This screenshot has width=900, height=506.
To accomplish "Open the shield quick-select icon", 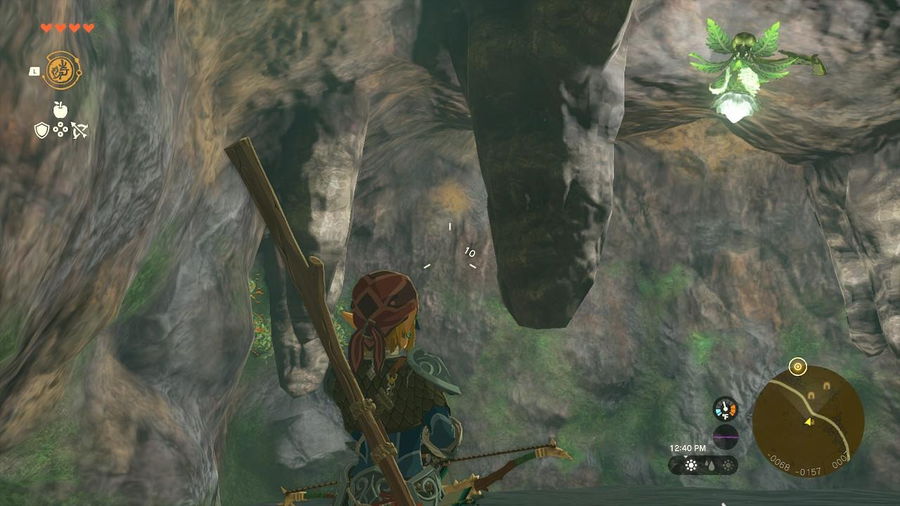I will pyautogui.click(x=41, y=130).
